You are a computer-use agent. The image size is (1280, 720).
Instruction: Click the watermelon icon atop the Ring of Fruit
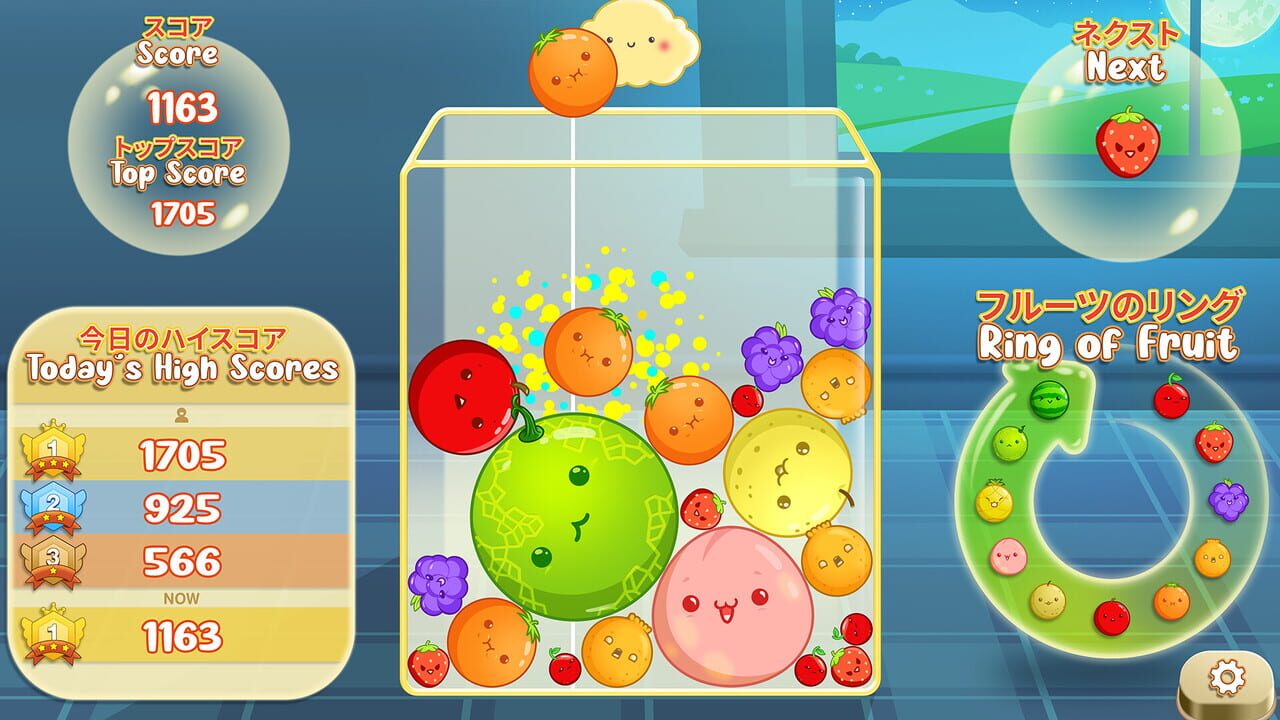[1048, 398]
